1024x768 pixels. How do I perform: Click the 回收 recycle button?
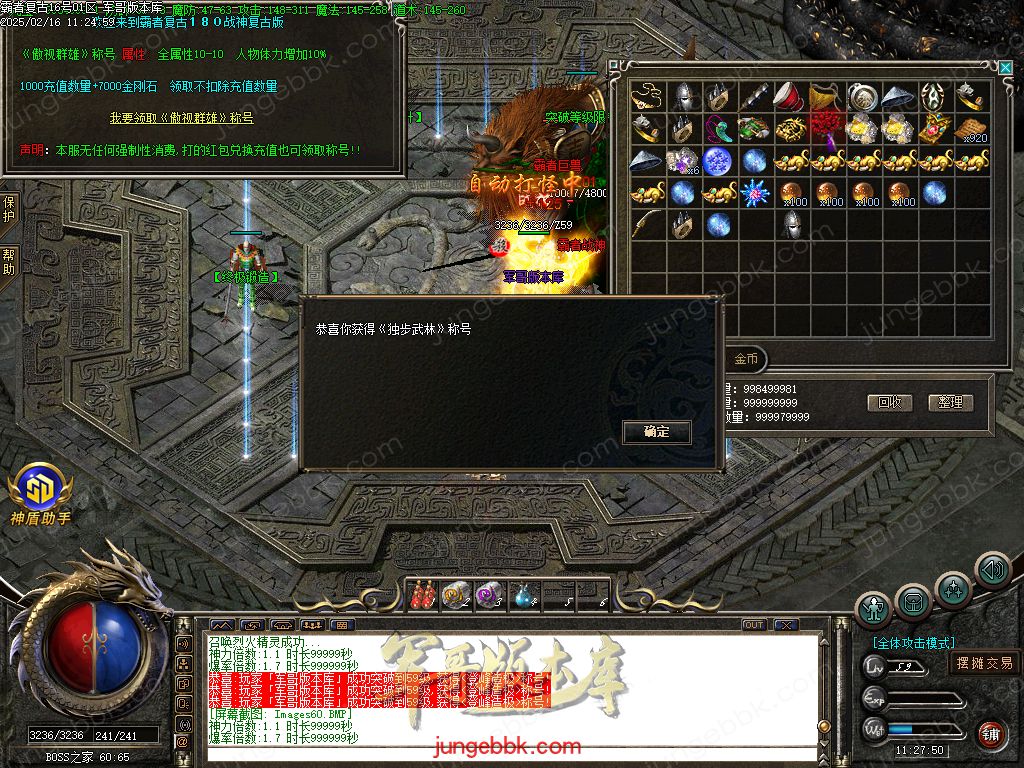tap(889, 402)
